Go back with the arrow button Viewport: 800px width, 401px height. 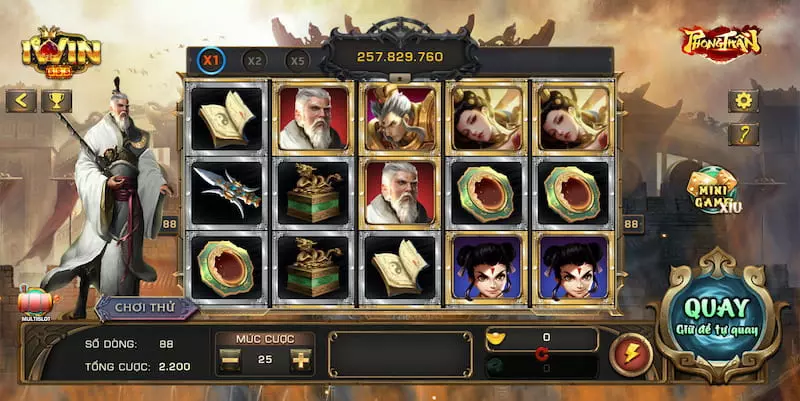coord(21,100)
